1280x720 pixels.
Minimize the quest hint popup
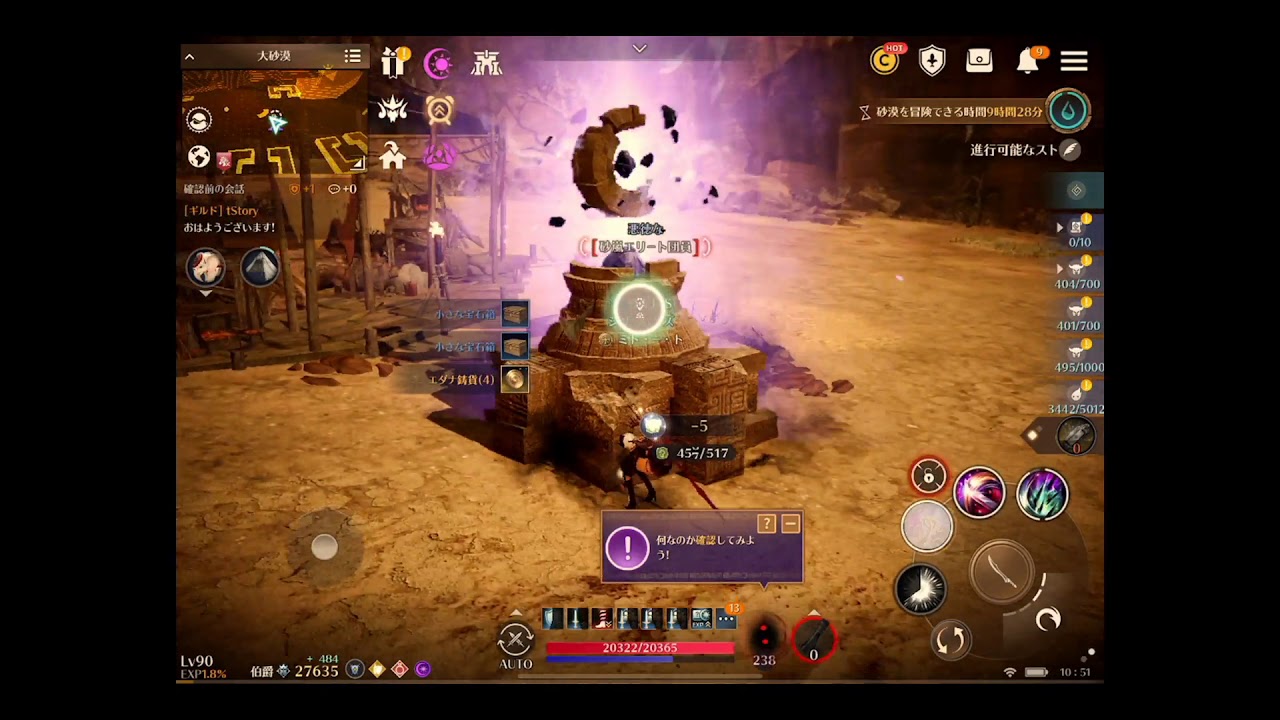click(x=790, y=523)
